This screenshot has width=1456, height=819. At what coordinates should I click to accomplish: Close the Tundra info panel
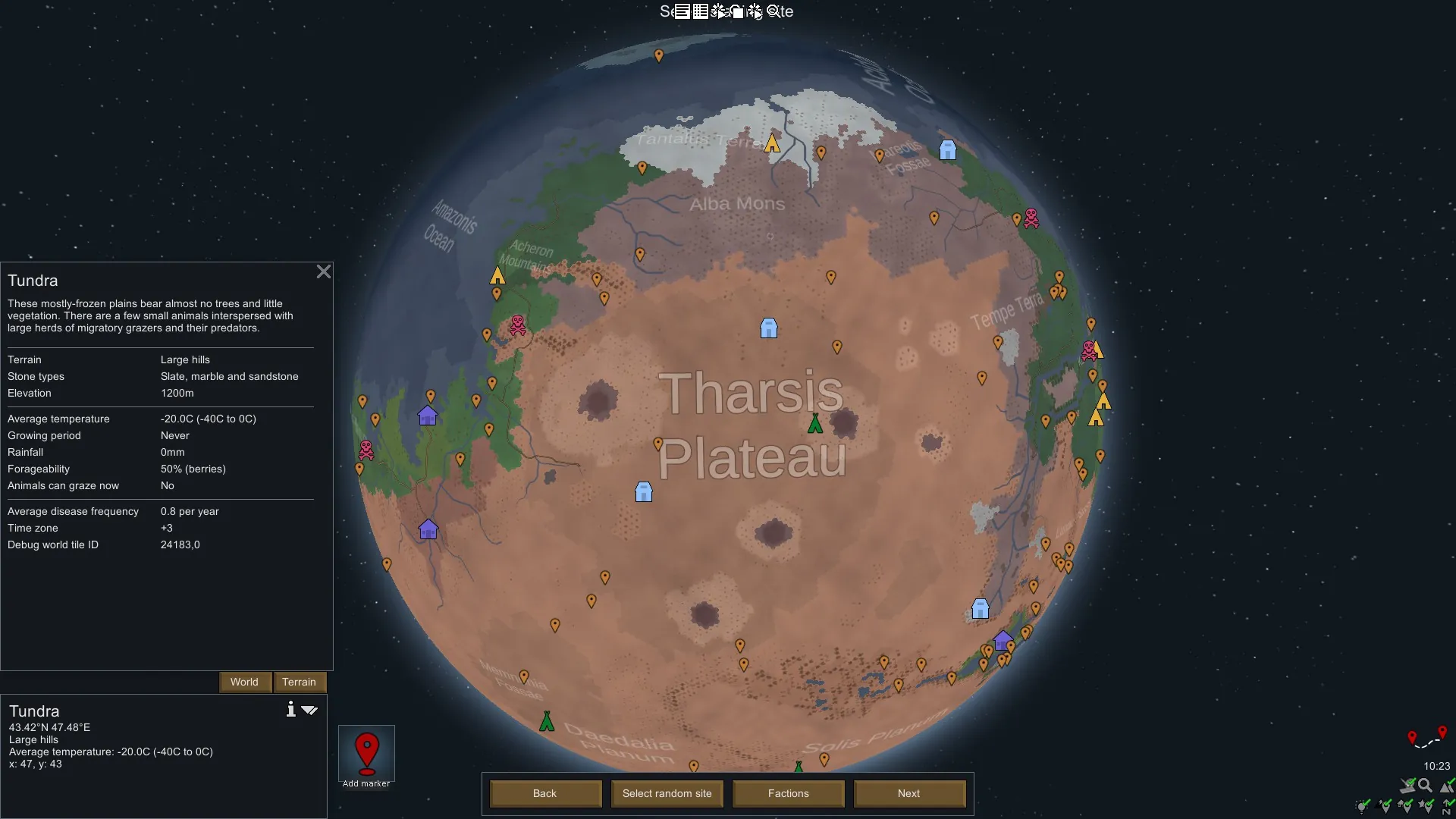click(x=324, y=271)
